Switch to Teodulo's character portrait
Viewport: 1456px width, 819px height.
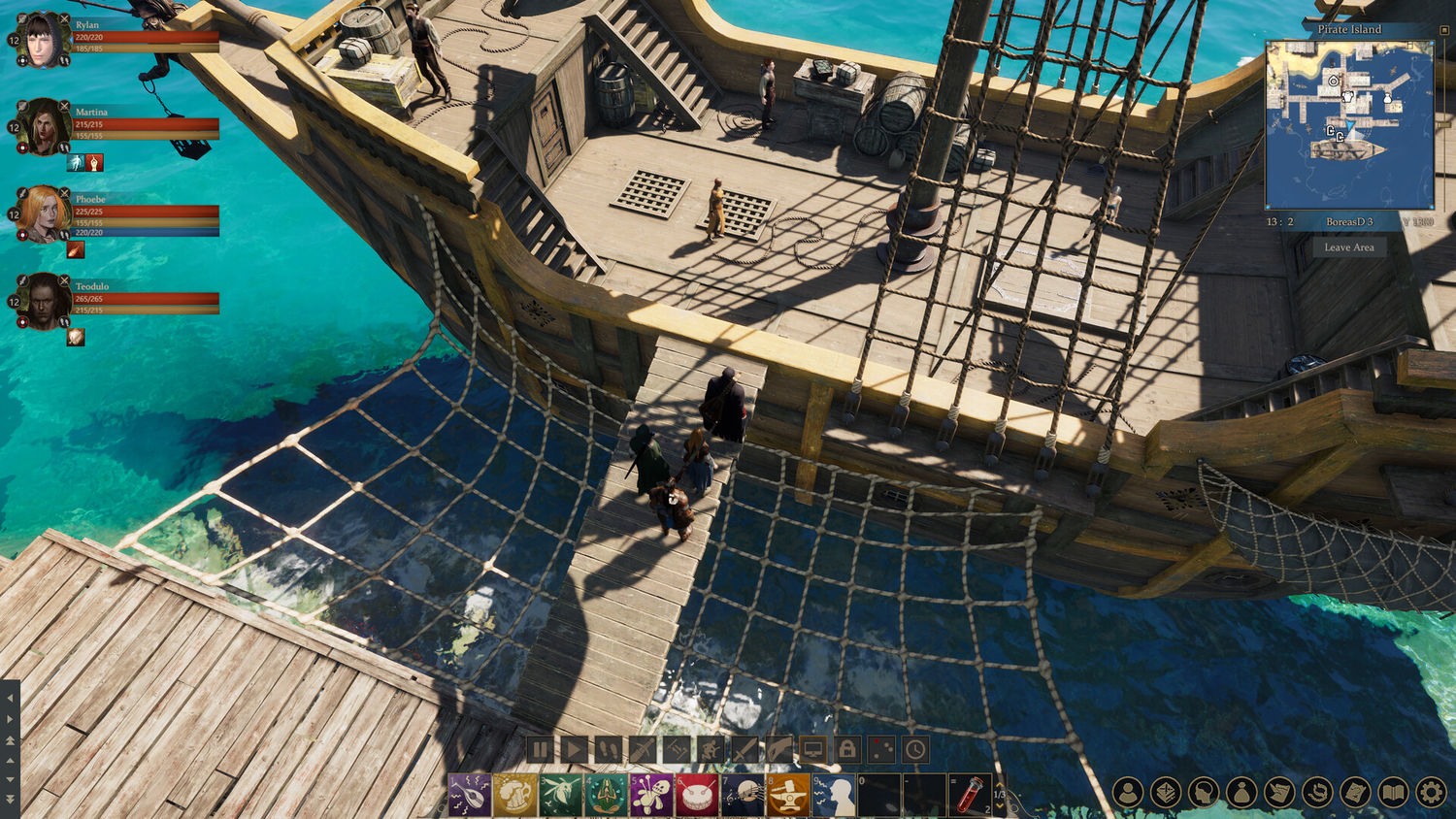[44, 302]
